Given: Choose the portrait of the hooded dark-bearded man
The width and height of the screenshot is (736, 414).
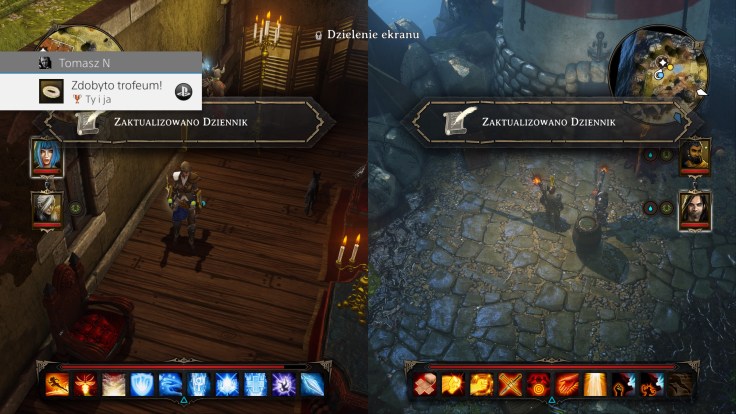Looking at the screenshot, I should pos(694,157).
